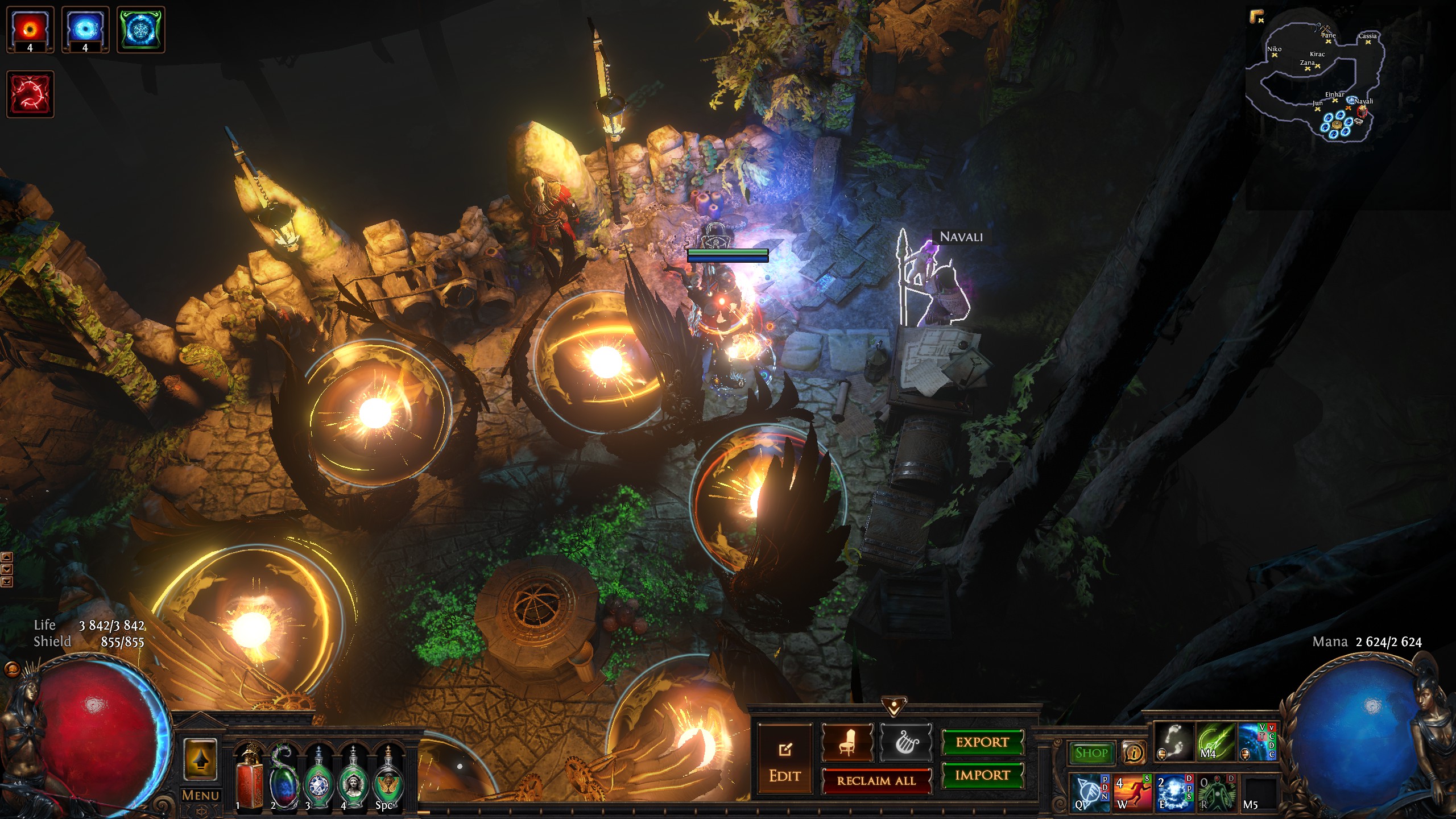Import a hideout layout
Screen dimensions: 1456x819
(x=982, y=775)
